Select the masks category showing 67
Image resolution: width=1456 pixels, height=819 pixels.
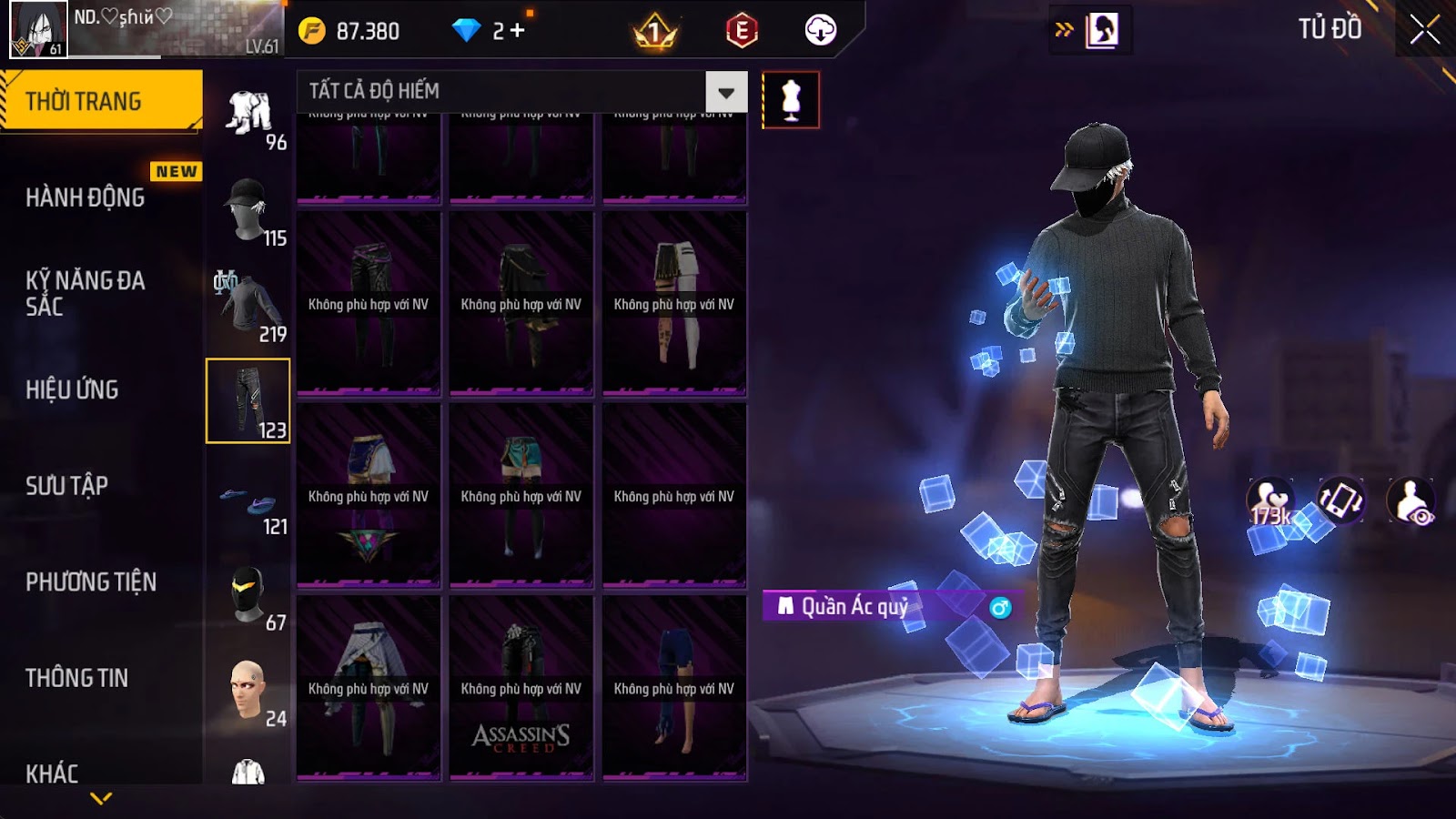point(248,595)
